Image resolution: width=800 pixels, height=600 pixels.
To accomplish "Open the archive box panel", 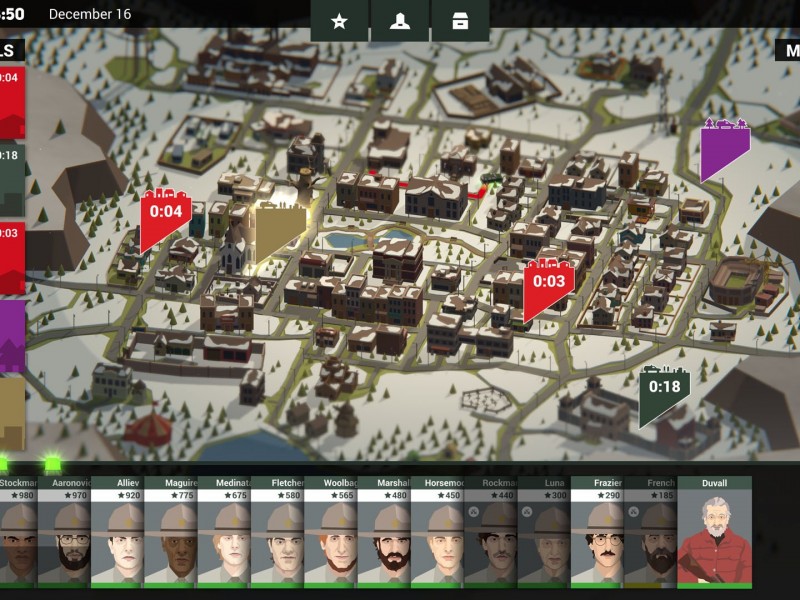I will [x=460, y=22].
